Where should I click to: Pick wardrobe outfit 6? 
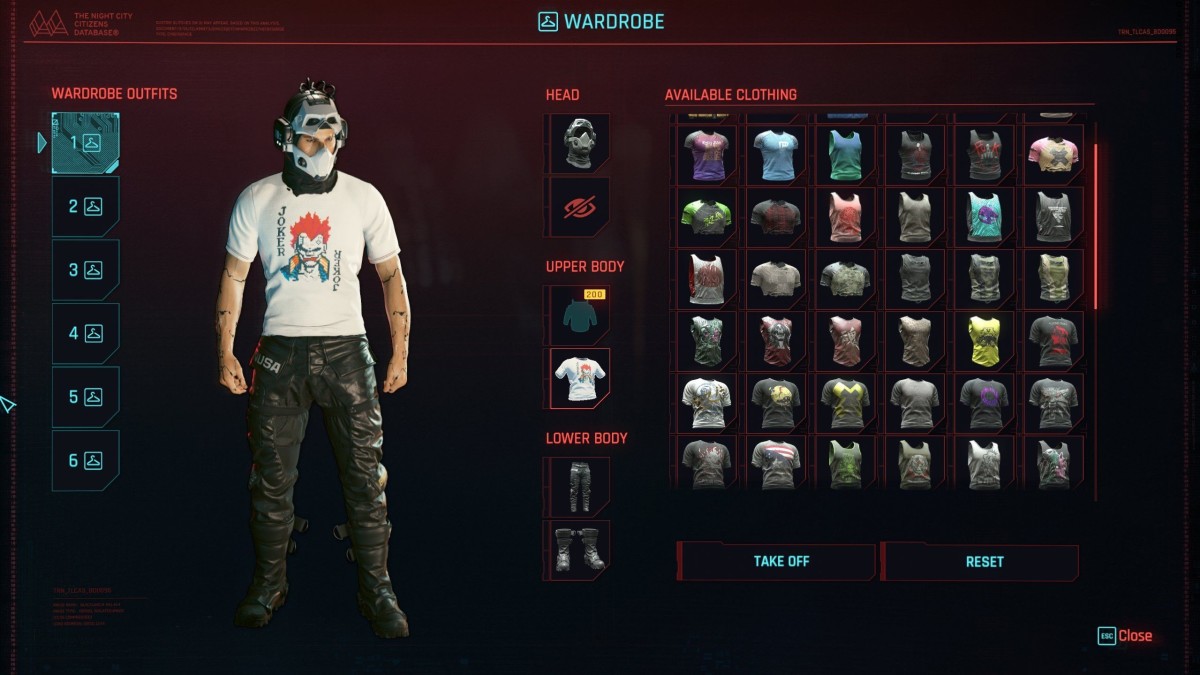pyautogui.click(x=85, y=461)
